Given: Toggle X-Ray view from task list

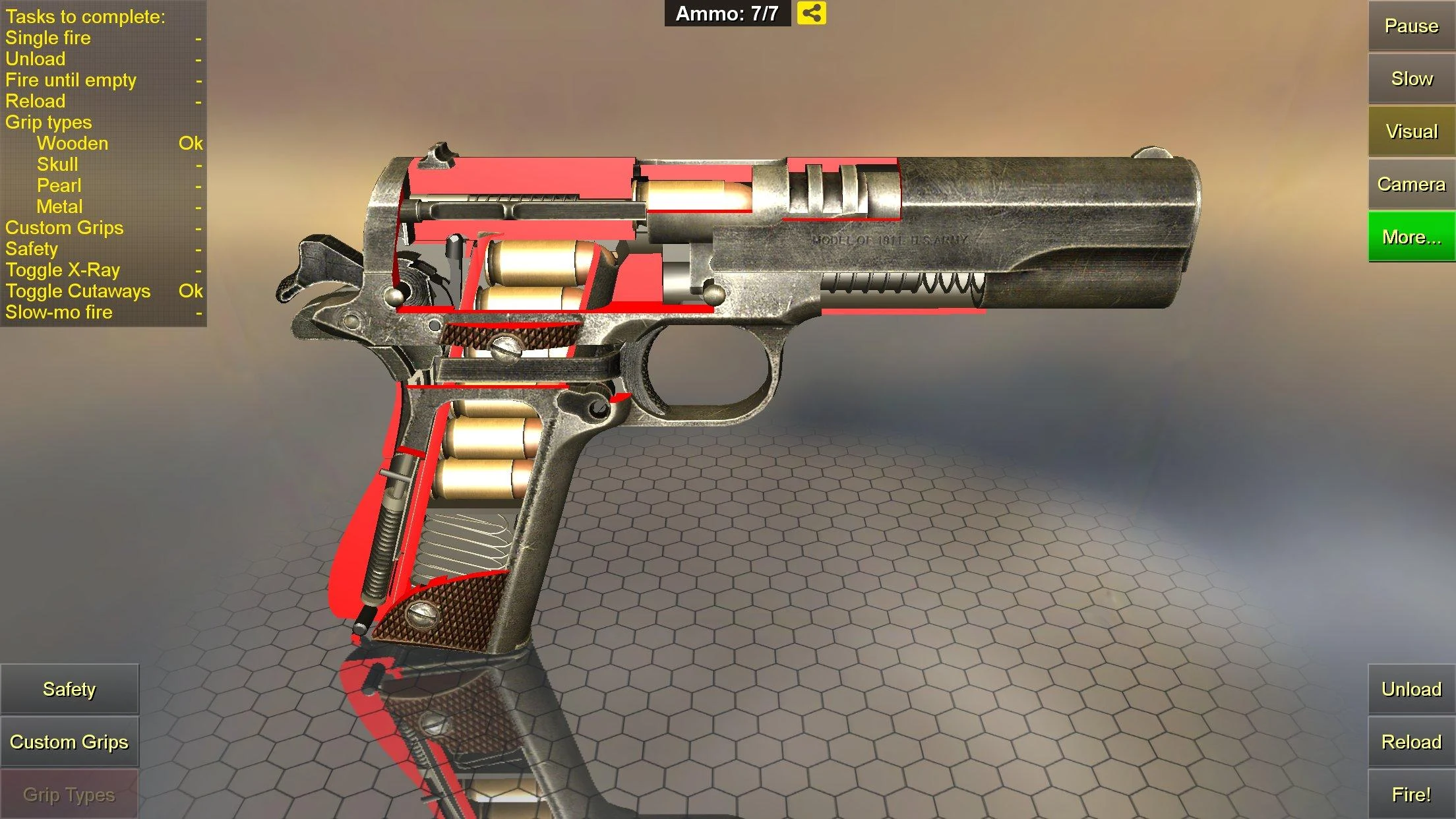Looking at the screenshot, I should 63,270.
